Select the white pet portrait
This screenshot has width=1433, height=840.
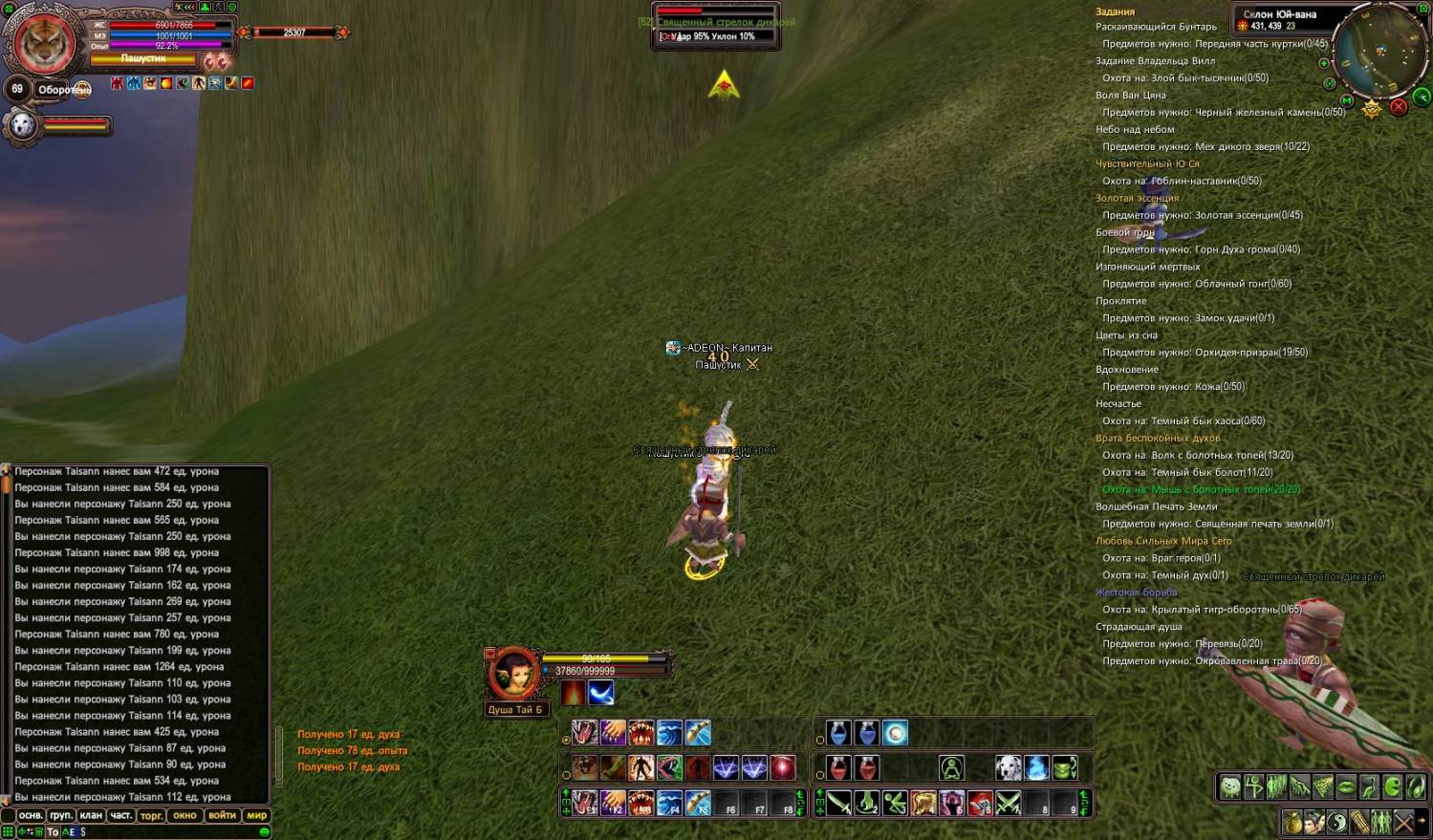pyautogui.click(x=22, y=125)
